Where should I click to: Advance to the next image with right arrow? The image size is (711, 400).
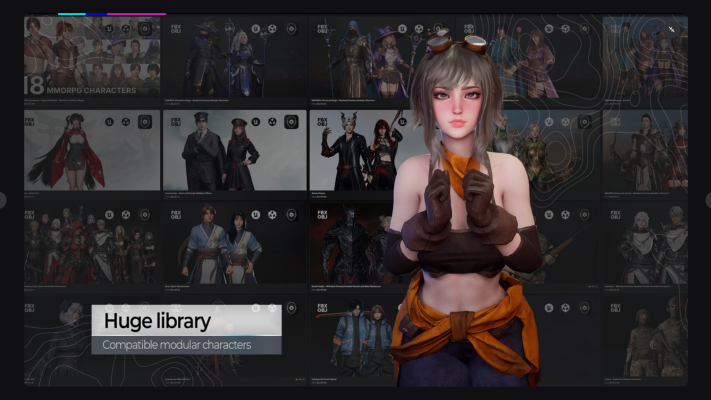pyautogui.click(x=707, y=200)
